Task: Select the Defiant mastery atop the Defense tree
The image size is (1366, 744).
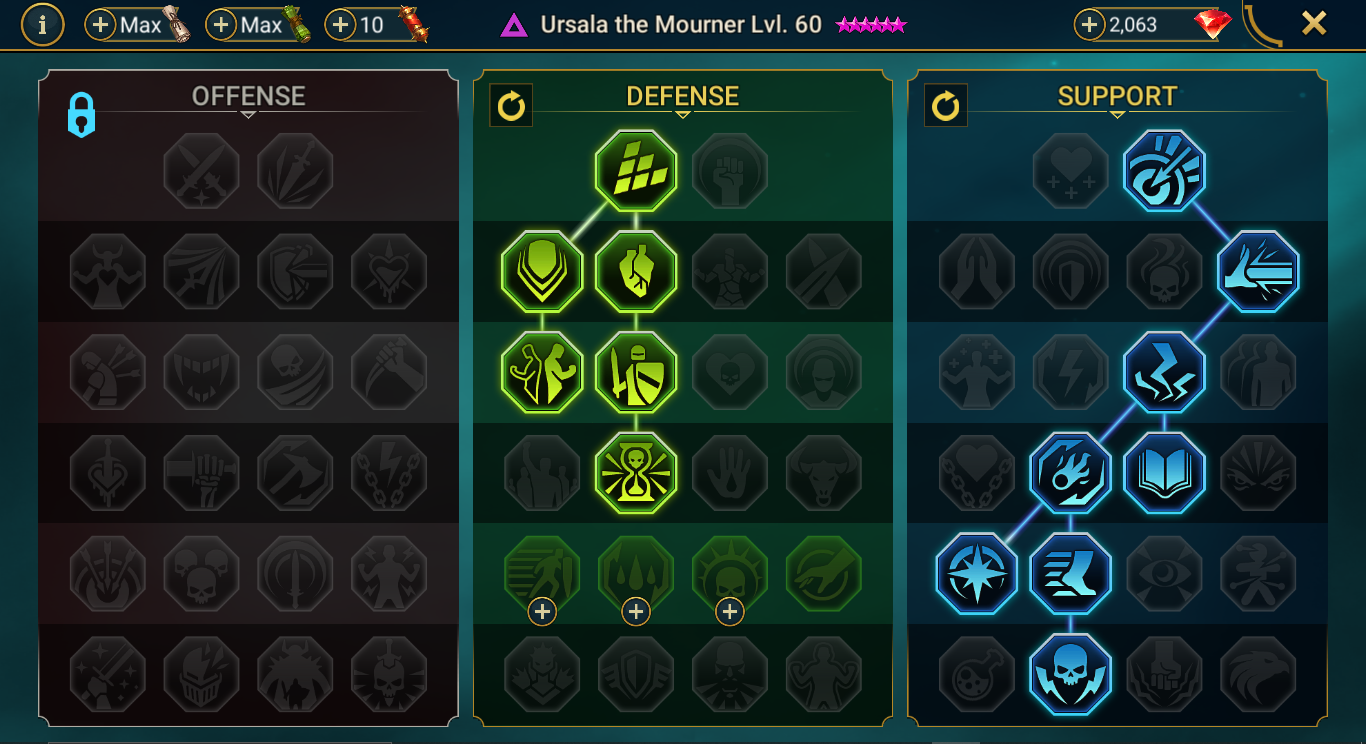Action: [x=637, y=171]
